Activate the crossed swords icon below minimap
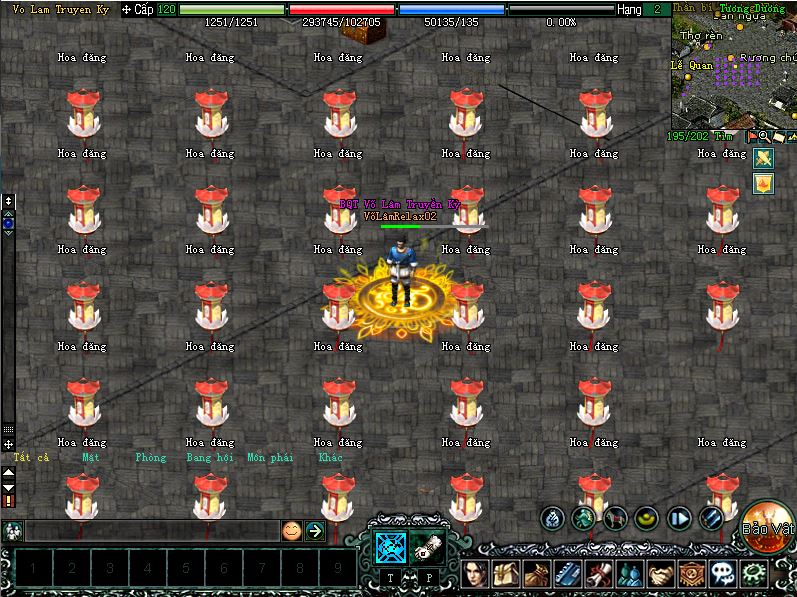The height and width of the screenshot is (597, 797). pyautogui.click(x=763, y=158)
